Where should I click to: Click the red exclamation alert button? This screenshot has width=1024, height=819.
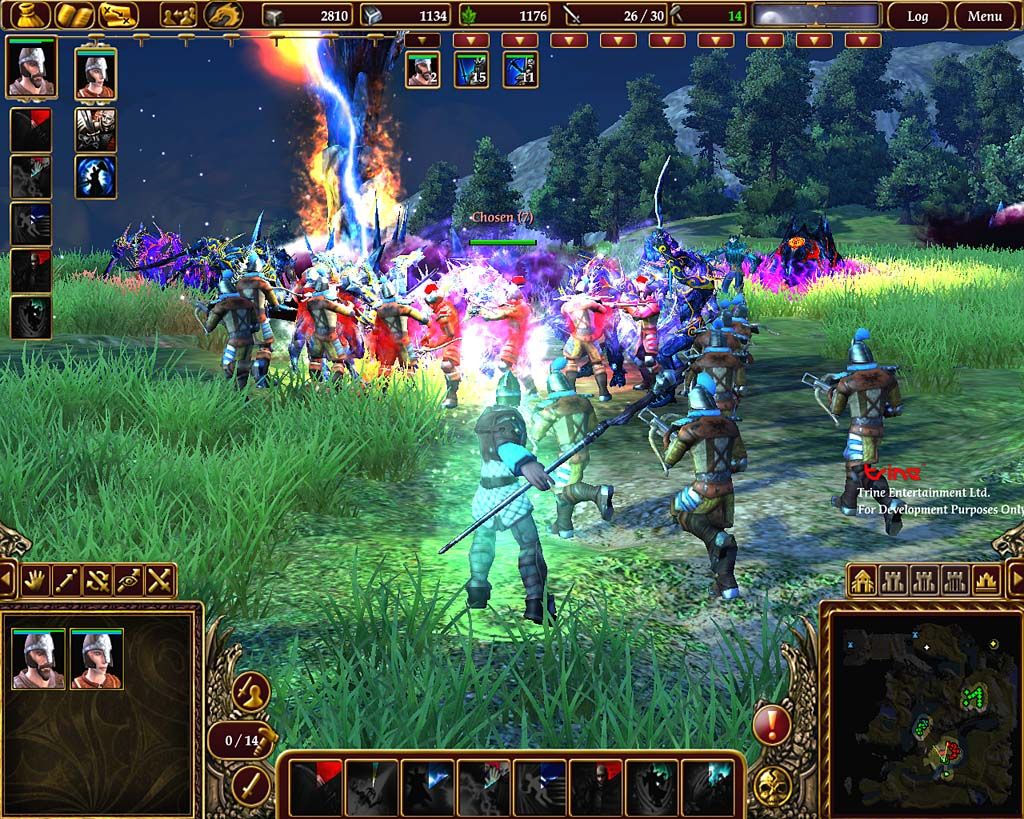coord(771,724)
